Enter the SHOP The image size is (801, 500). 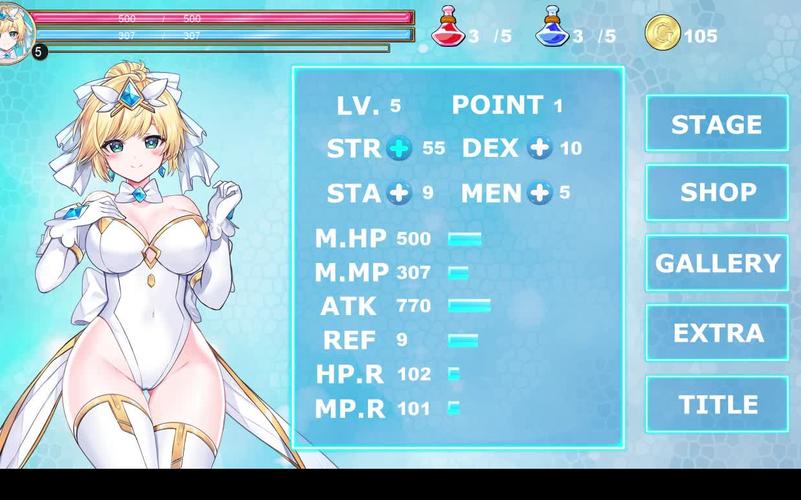pos(716,192)
